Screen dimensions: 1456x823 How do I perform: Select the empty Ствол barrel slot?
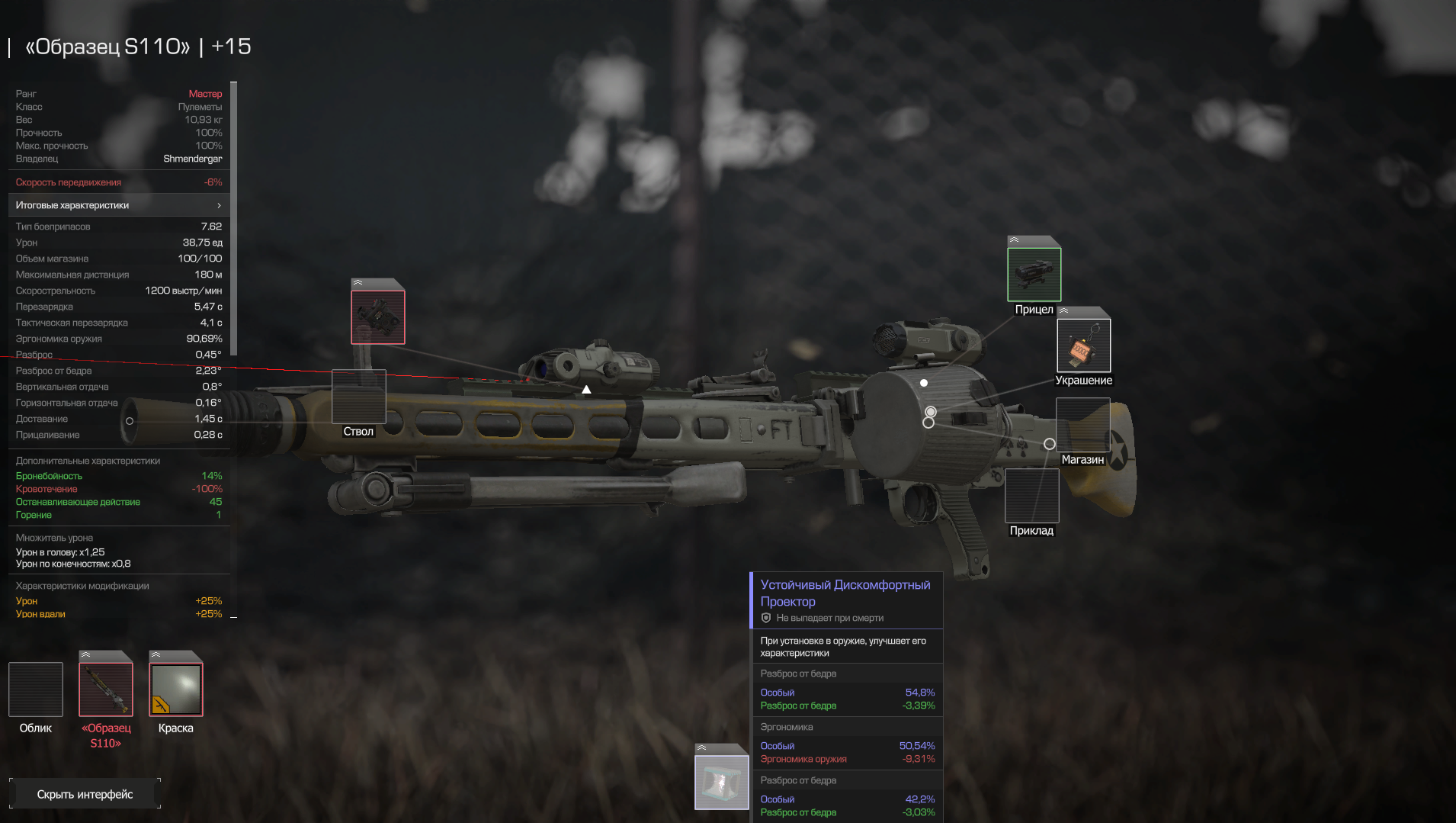[x=358, y=397]
